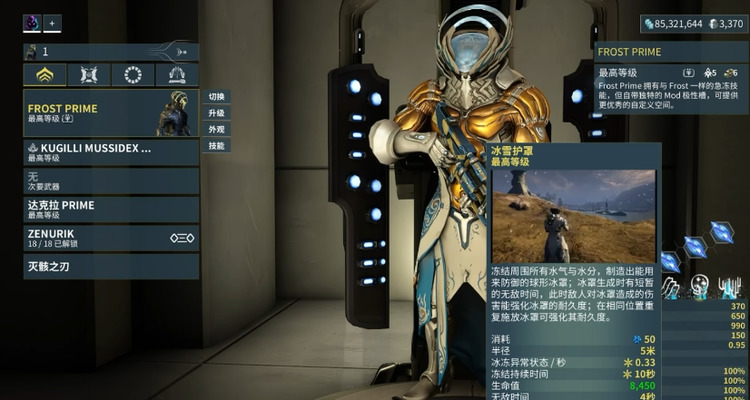Click the 切换 (switch) button
Viewport: 750px width, 400px height.
pyautogui.click(x=216, y=97)
